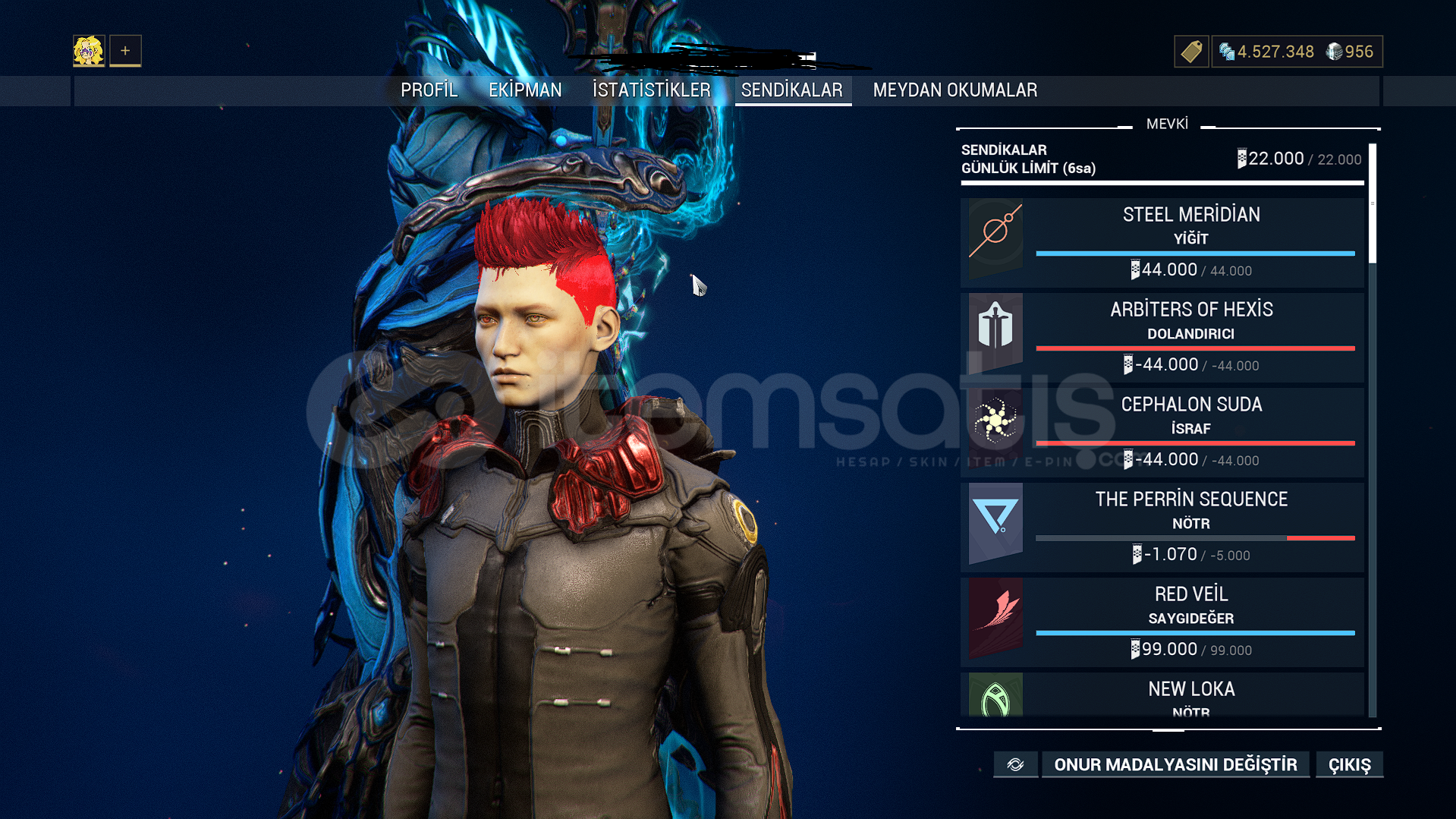This screenshot has height=819, width=1456.
Task: Open the gold tag icon button
Action: pyautogui.click(x=1190, y=52)
